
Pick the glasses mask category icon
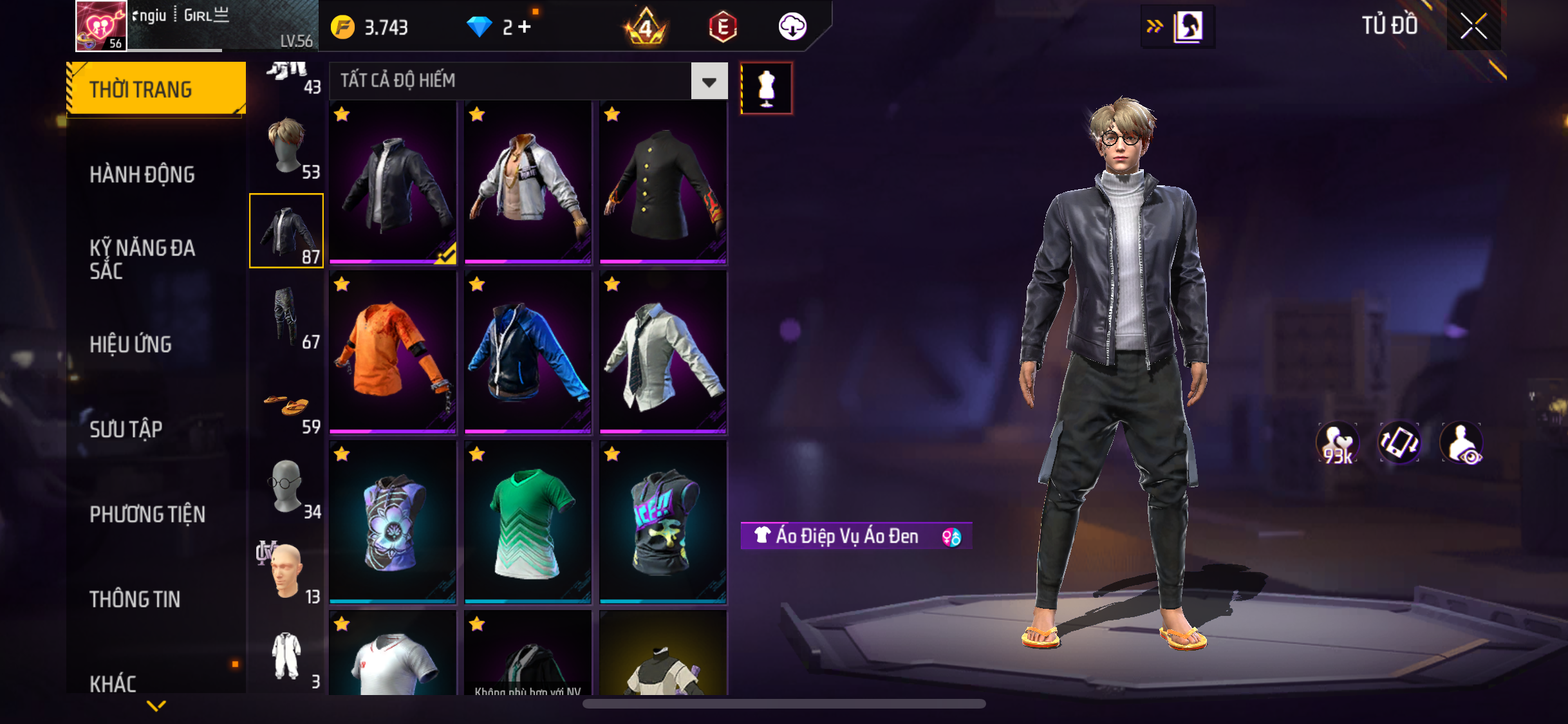tap(286, 487)
